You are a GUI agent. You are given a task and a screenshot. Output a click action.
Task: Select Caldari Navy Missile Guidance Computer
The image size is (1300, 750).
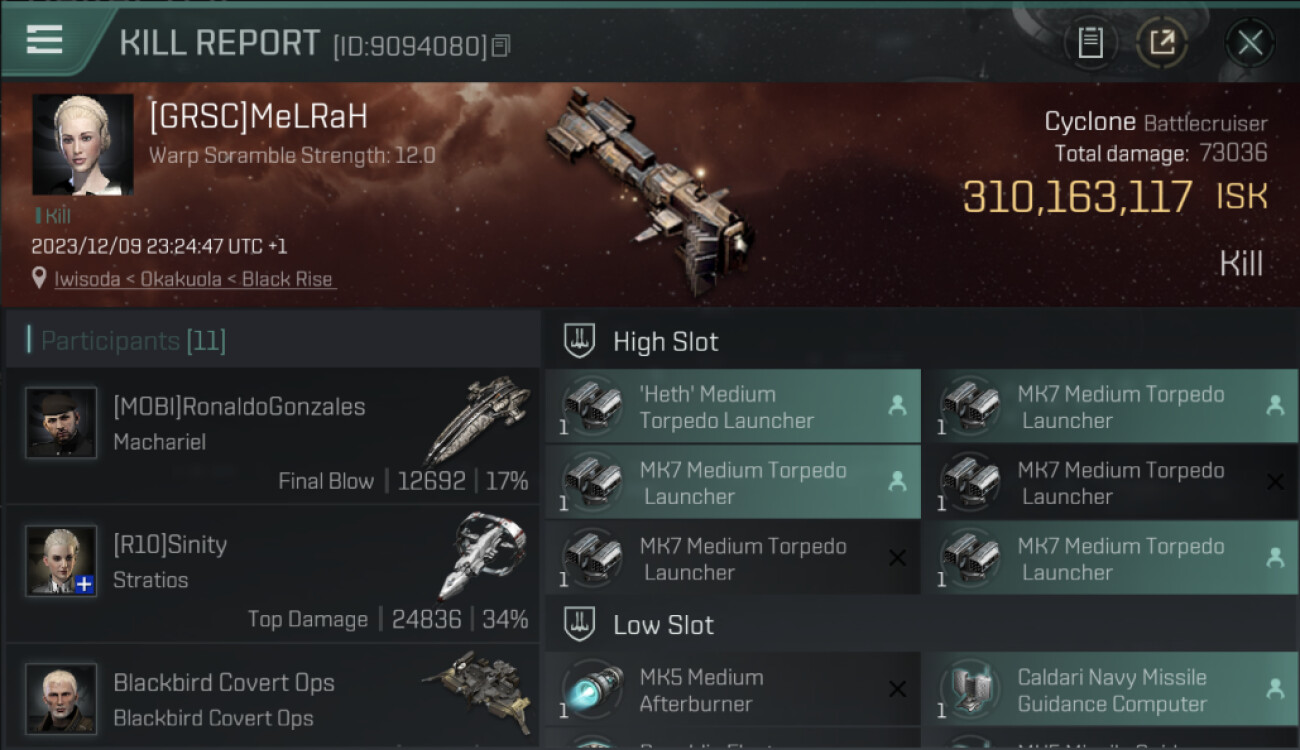point(1110,690)
